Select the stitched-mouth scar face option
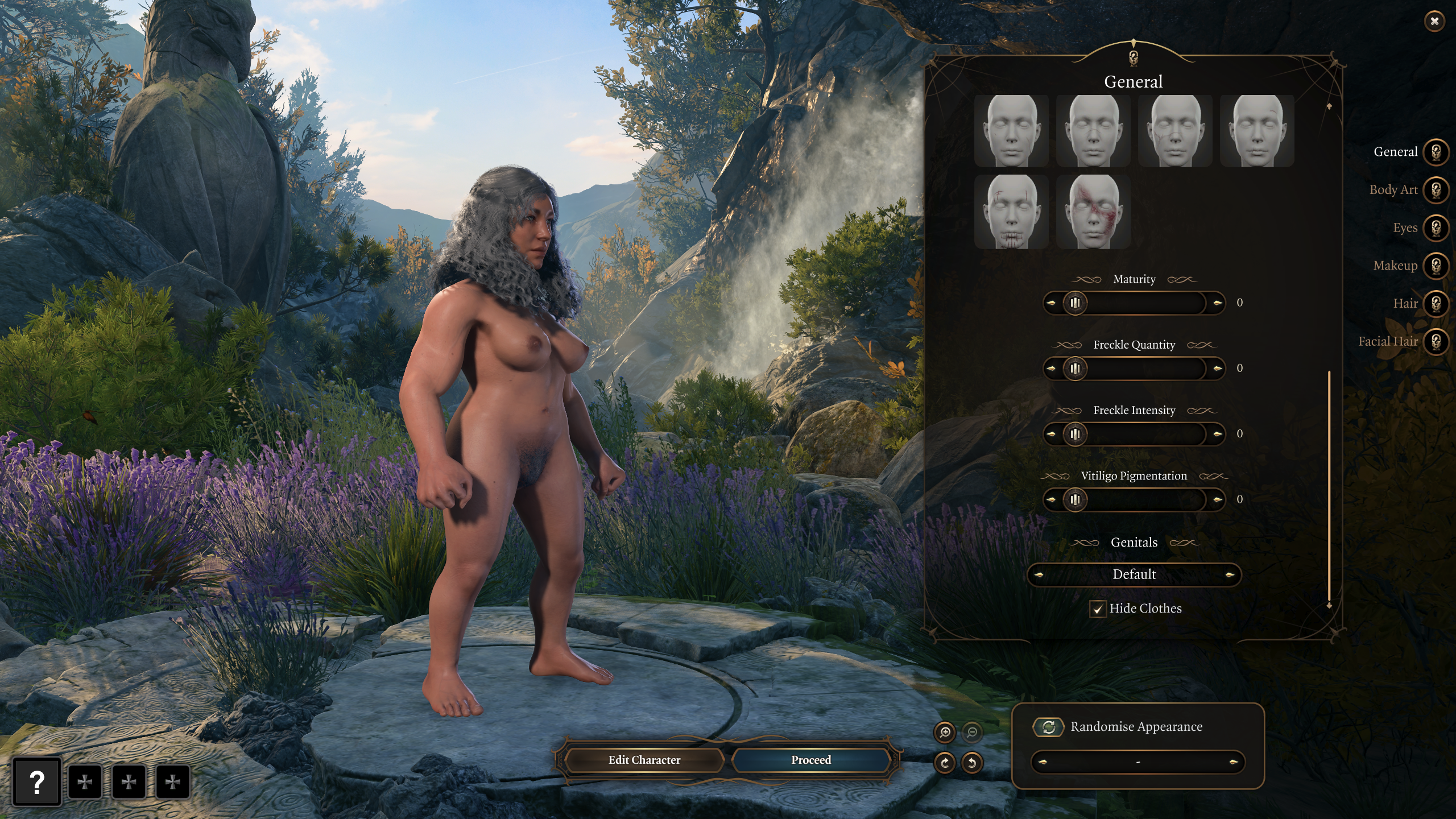 coord(1011,212)
